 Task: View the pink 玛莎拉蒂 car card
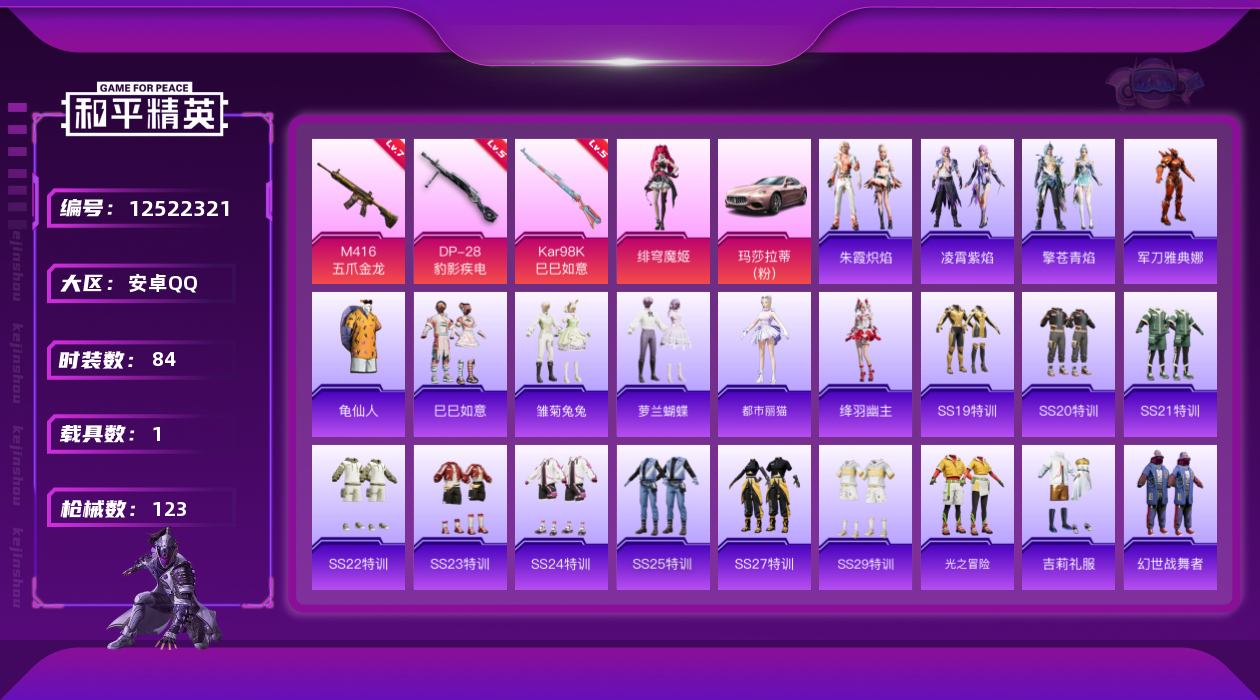pyautogui.click(x=764, y=211)
